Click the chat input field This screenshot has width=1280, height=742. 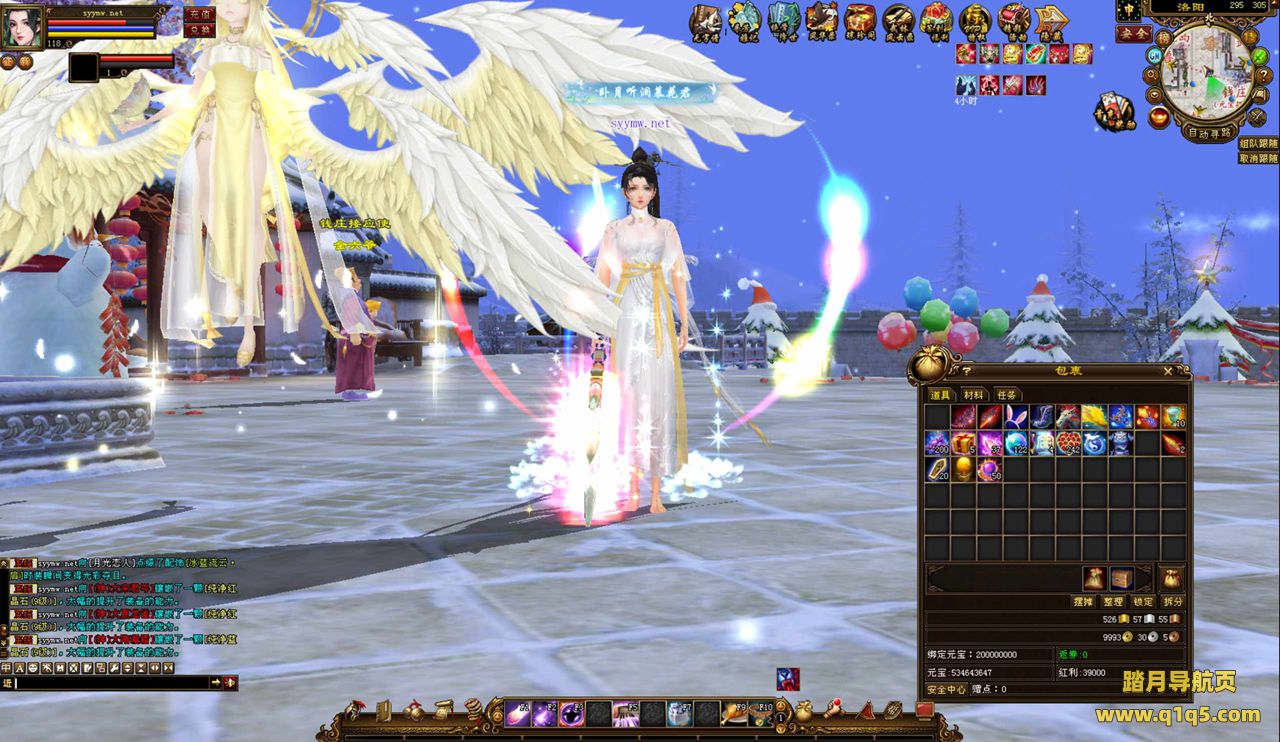[112, 682]
